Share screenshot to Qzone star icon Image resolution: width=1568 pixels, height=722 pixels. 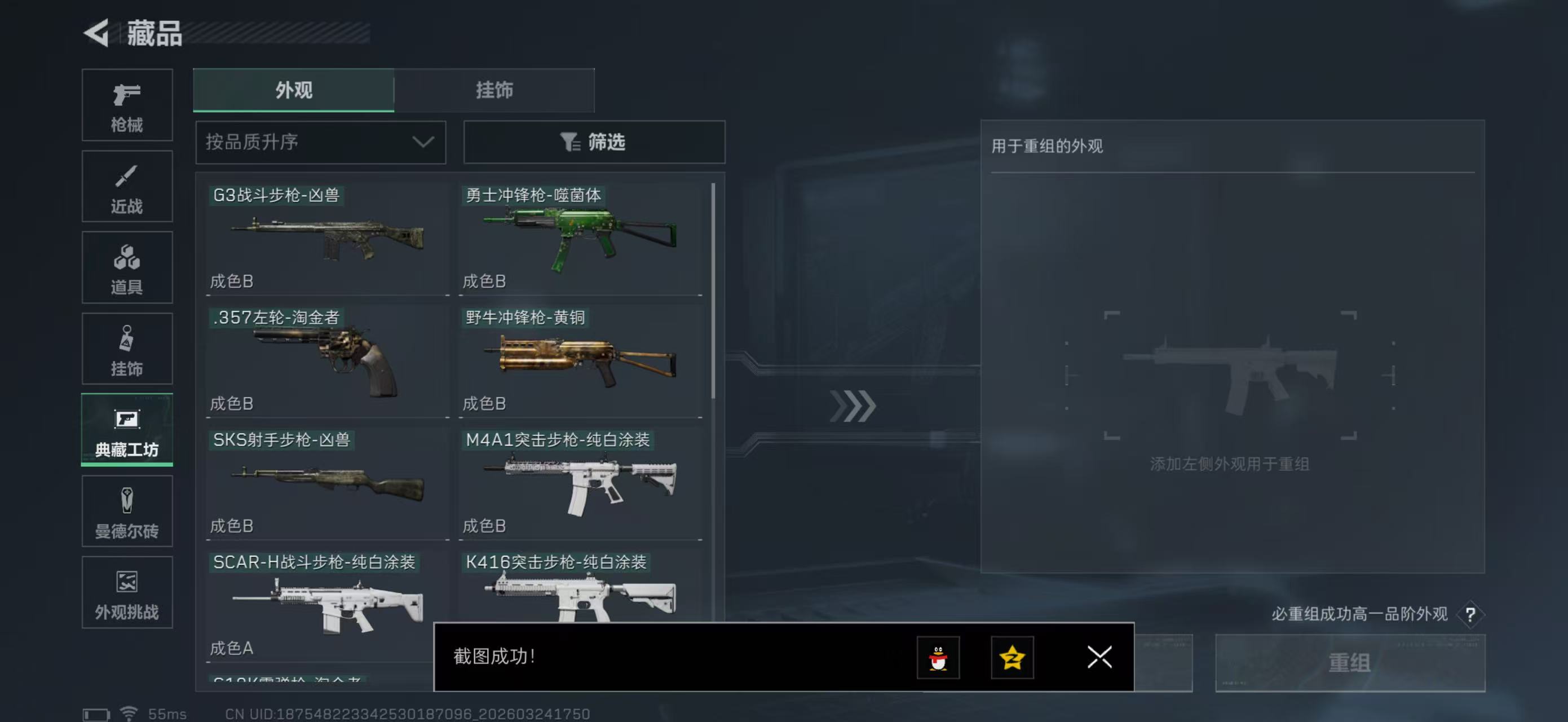pos(1015,658)
